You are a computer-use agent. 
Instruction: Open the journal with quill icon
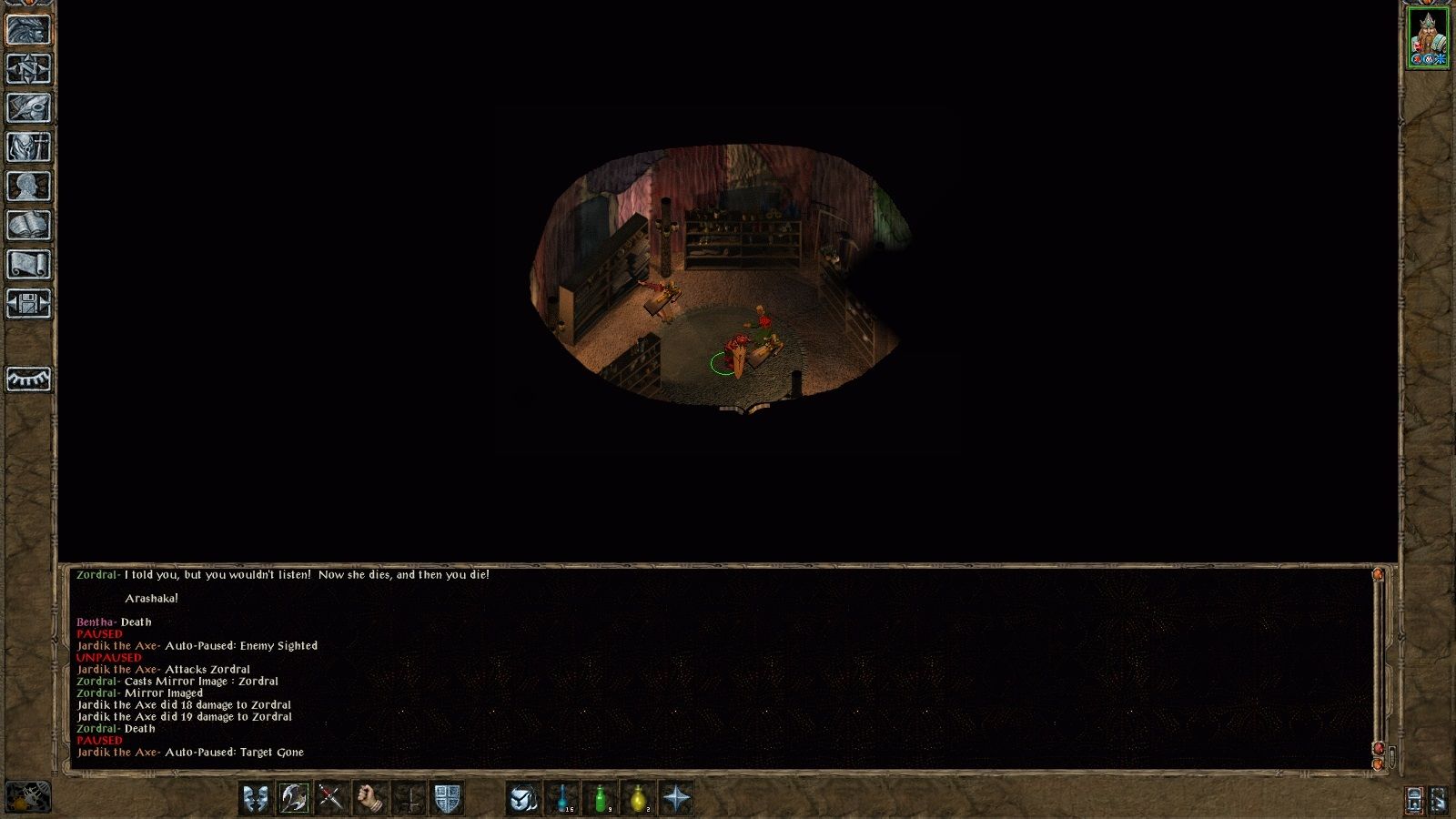tap(25, 106)
